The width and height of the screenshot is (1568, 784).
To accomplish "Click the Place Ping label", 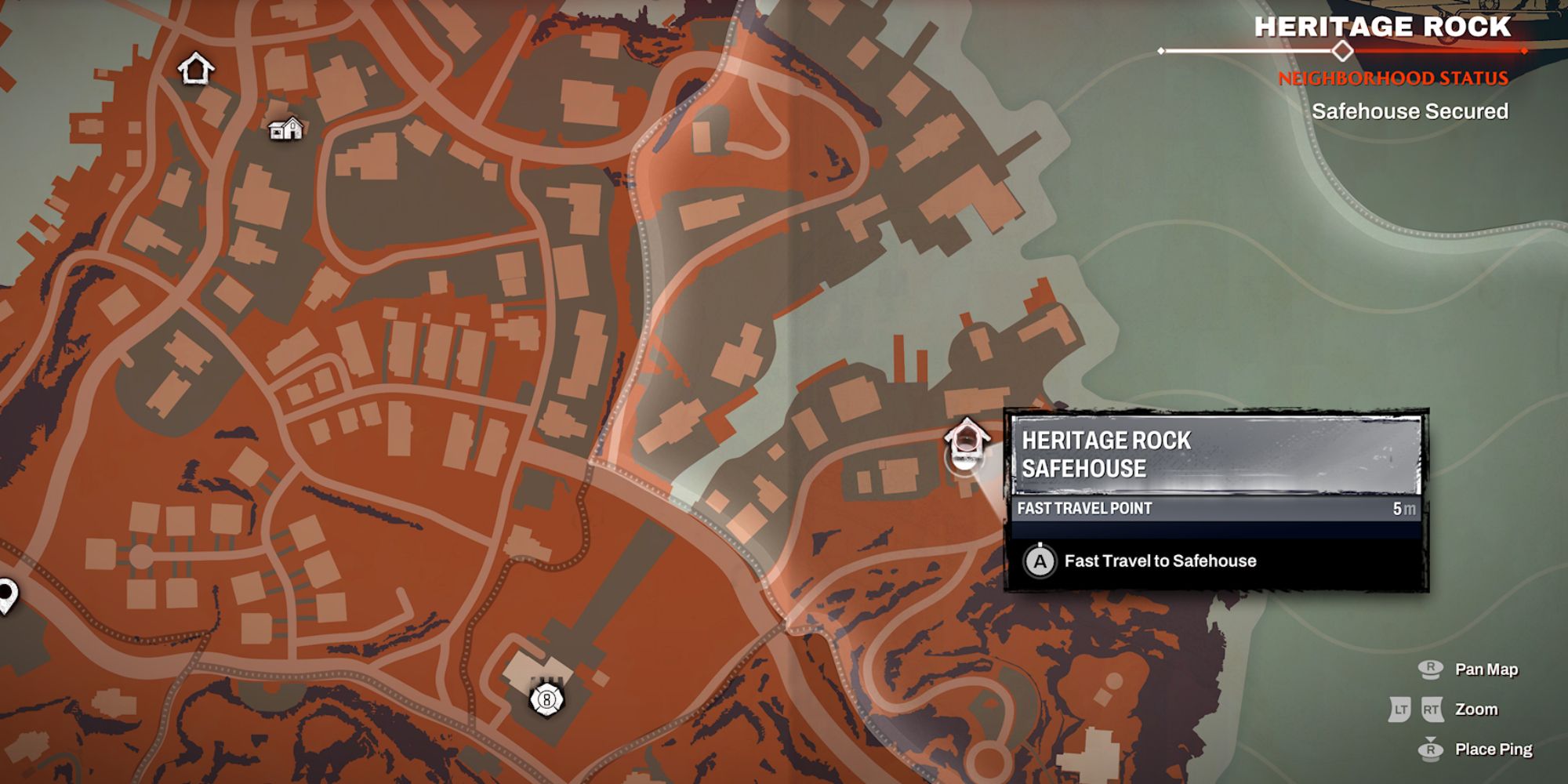I will (x=1495, y=749).
